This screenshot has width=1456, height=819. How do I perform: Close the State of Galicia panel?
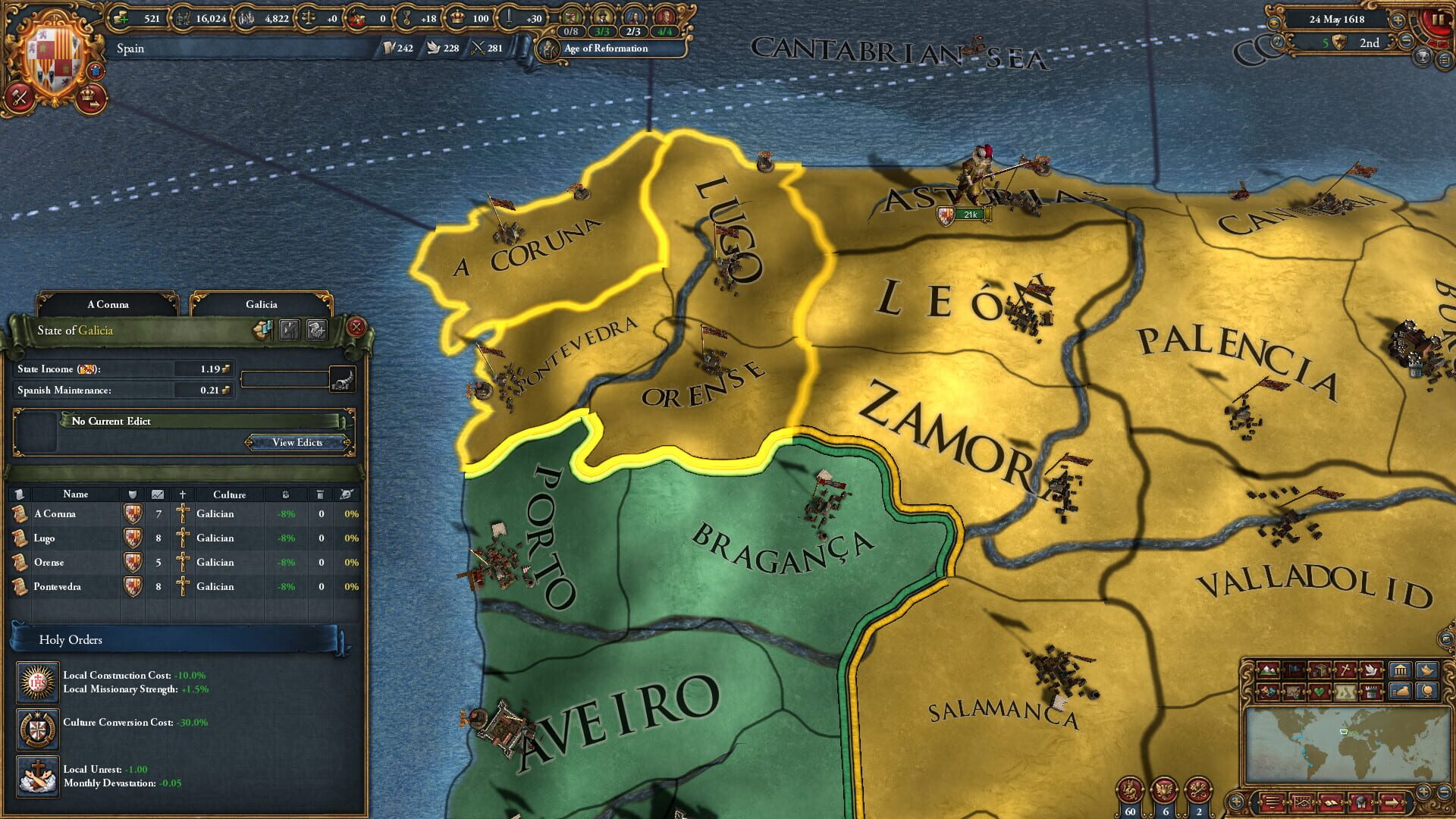[354, 328]
